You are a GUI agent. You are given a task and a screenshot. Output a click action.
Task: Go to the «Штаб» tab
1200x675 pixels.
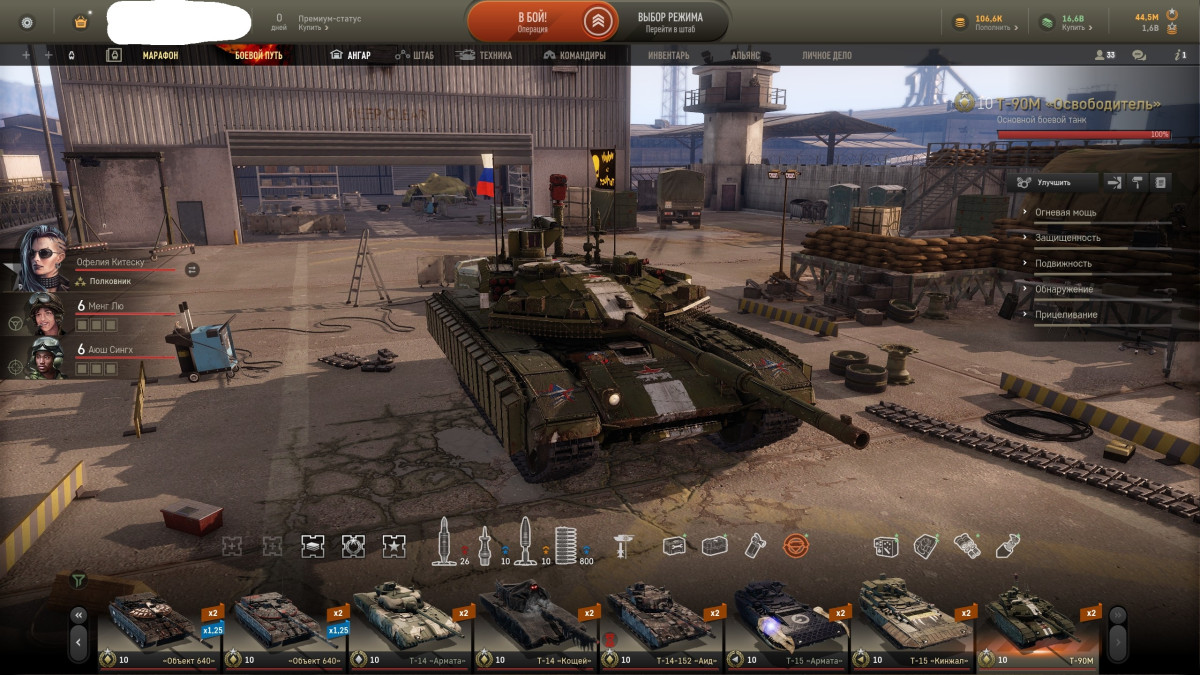tap(415, 56)
